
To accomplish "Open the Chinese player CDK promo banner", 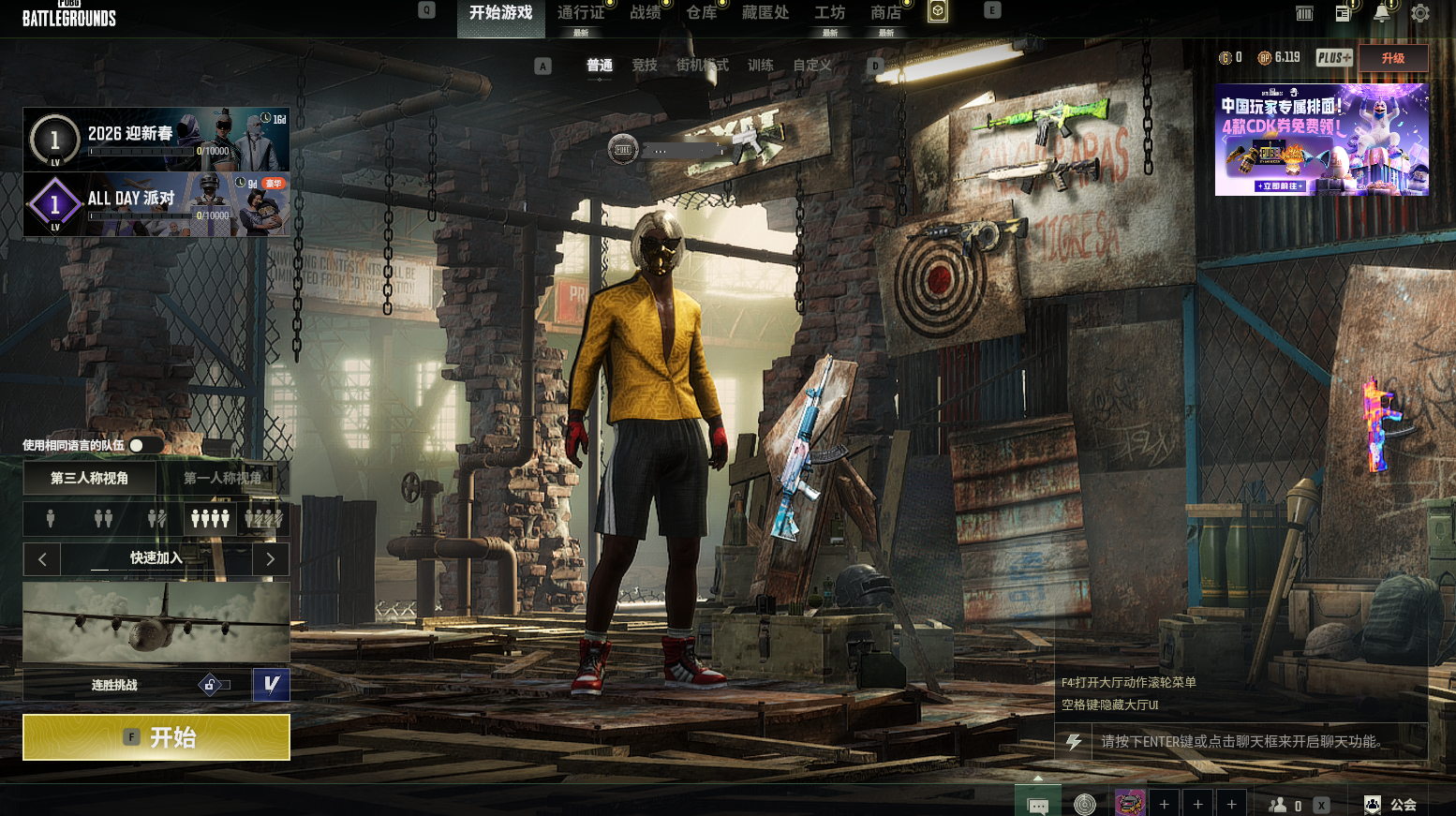I will click(x=1321, y=140).
